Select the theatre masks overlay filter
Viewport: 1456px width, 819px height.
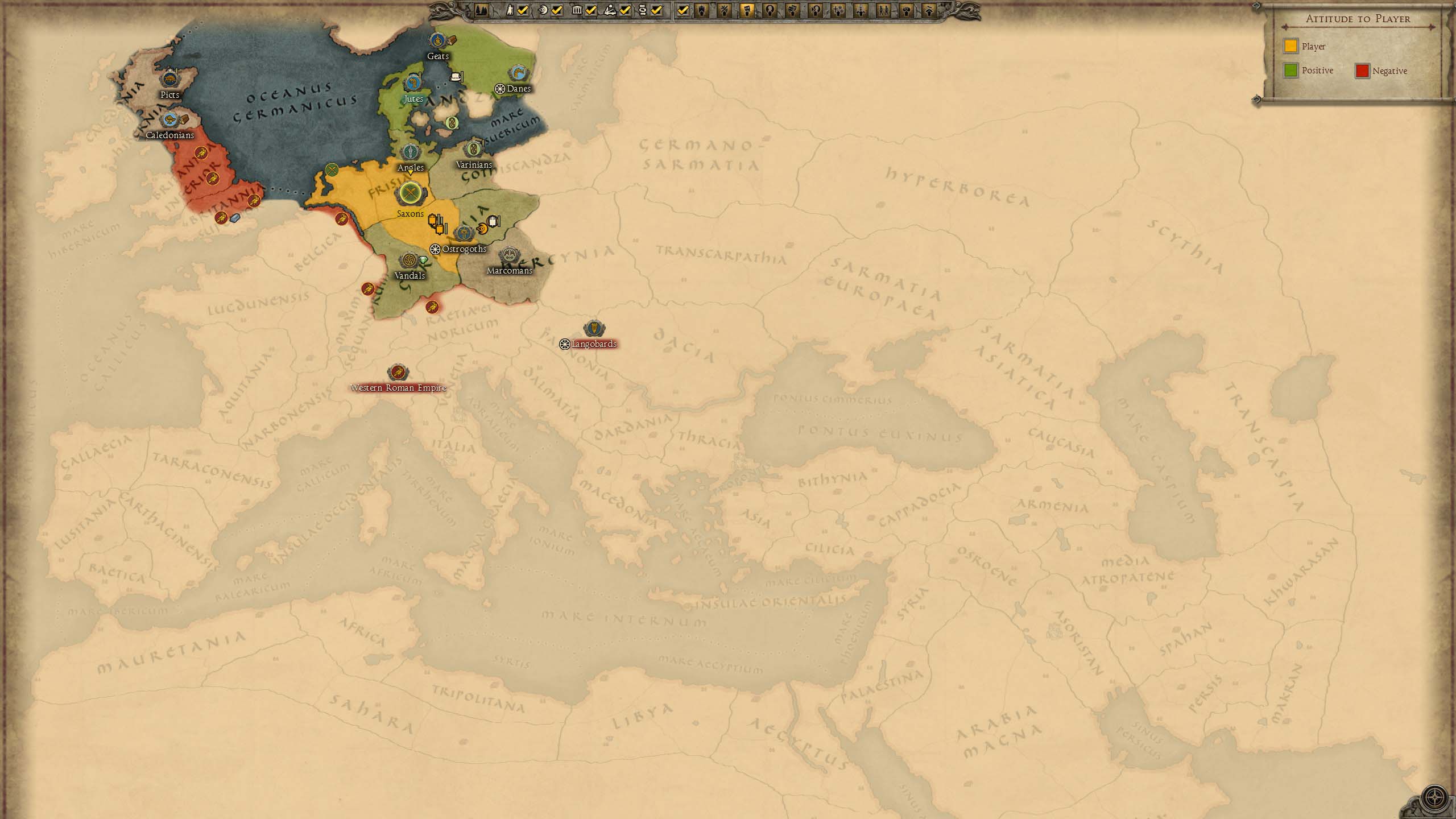792,10
